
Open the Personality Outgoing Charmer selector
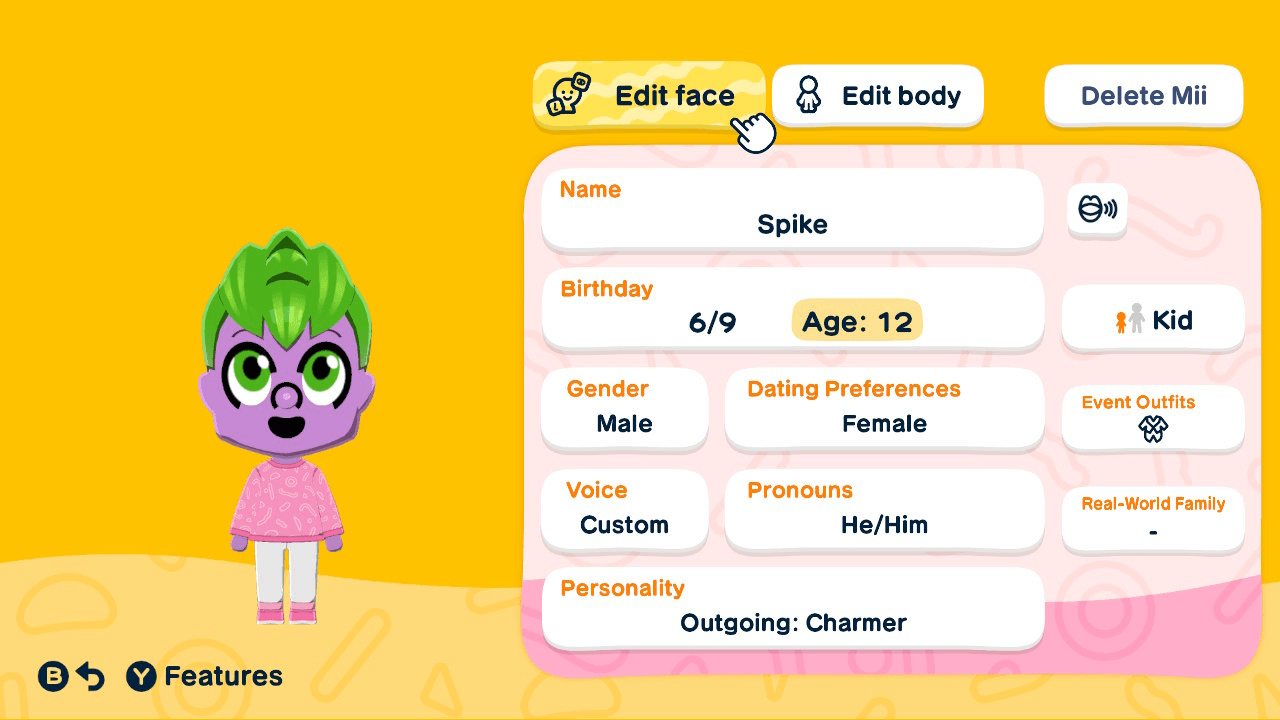pos(792,609)
